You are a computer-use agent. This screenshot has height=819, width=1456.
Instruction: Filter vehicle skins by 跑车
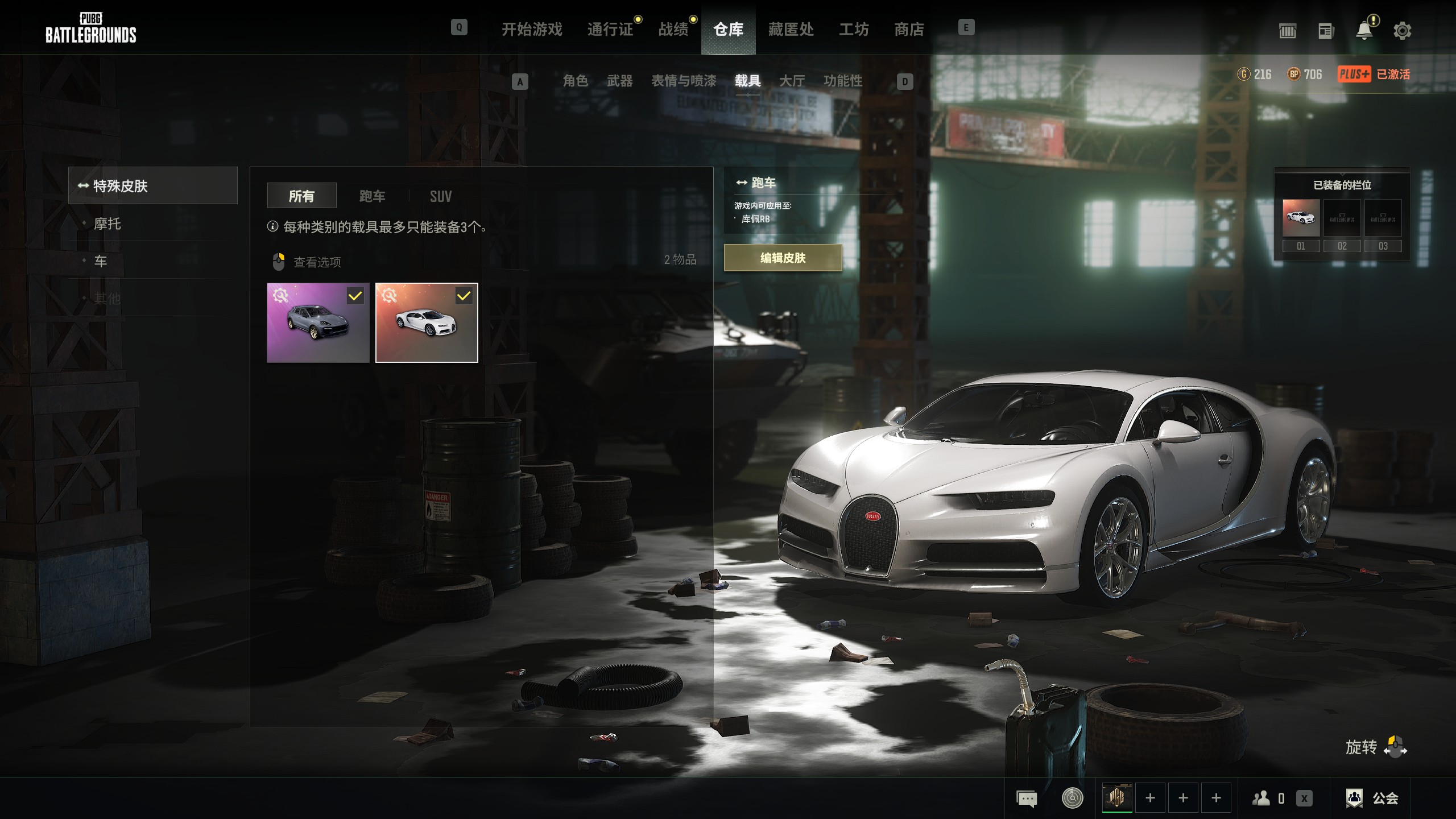[x=372, y=196]
